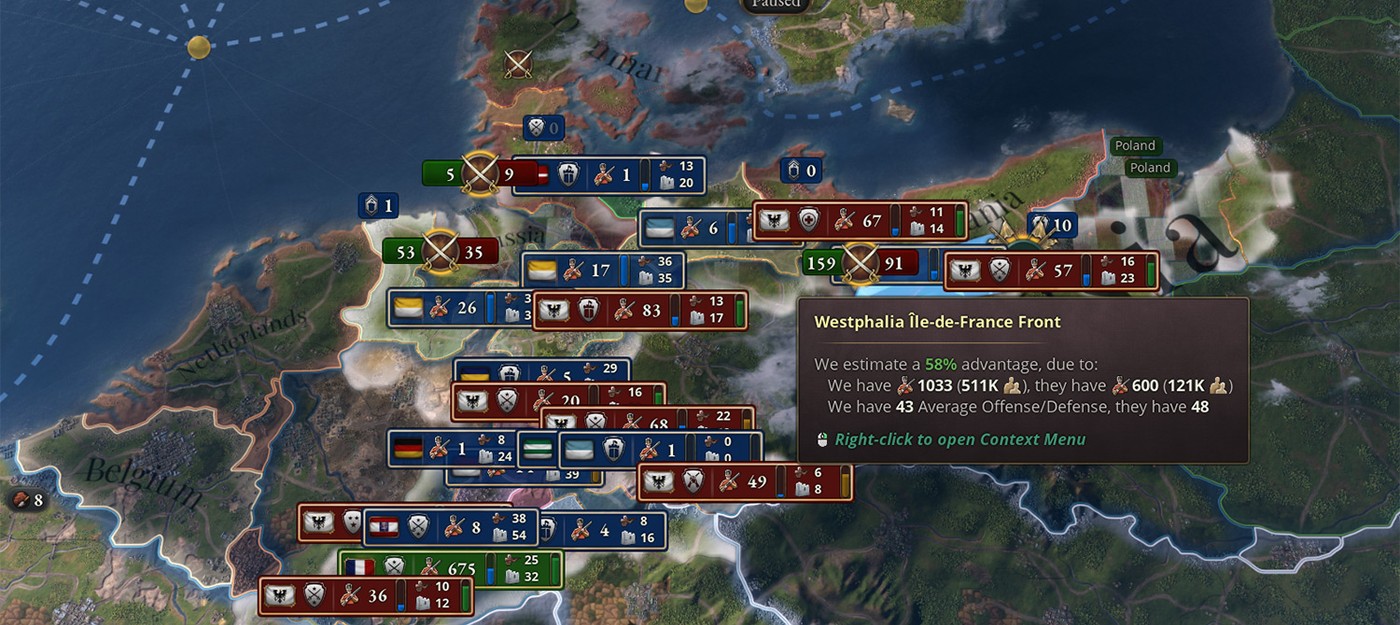Open the battle marker showing 53 versus 35

click(x=440, y=251)
